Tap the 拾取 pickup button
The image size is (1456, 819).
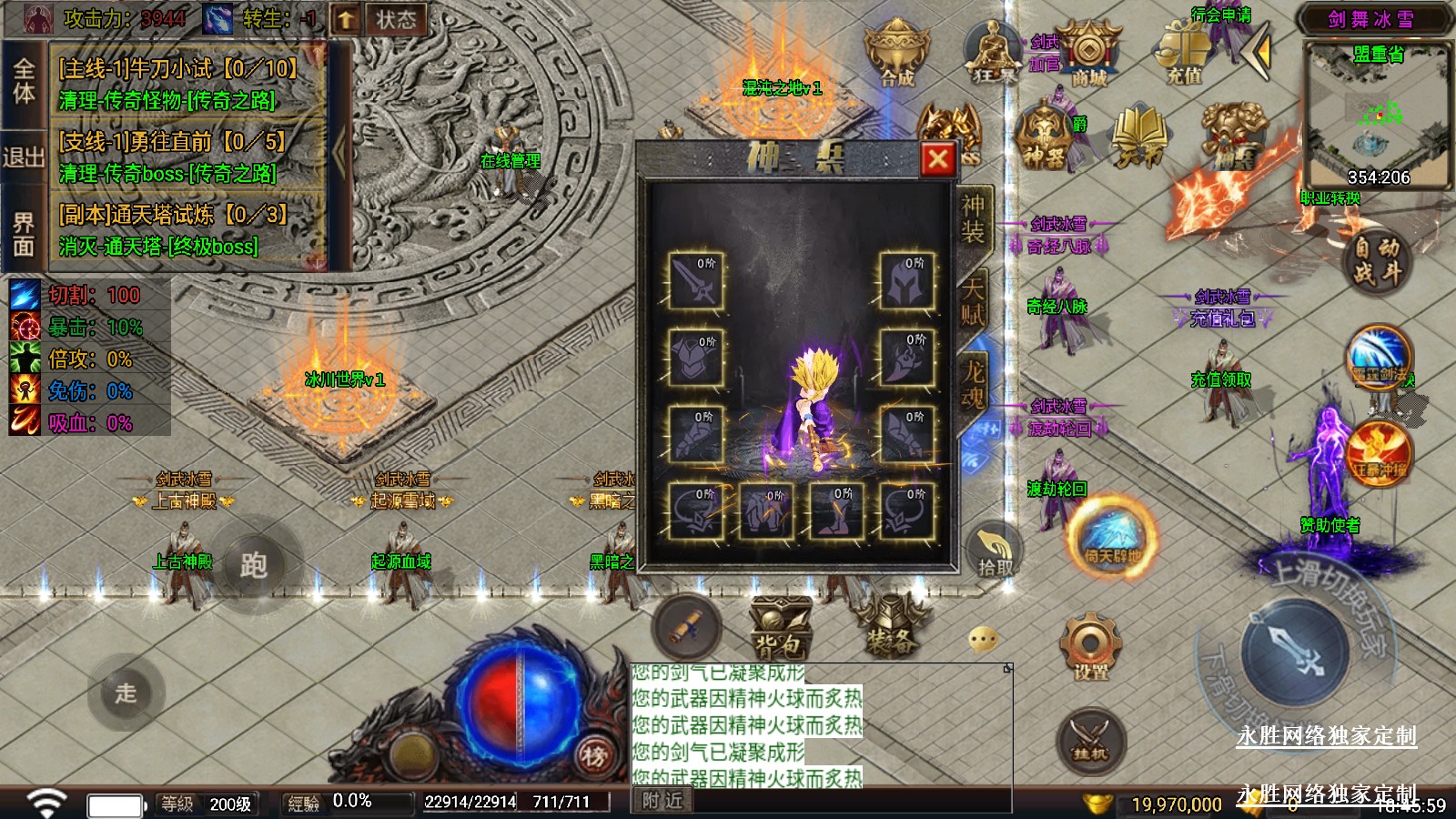[x=995, y=552]
